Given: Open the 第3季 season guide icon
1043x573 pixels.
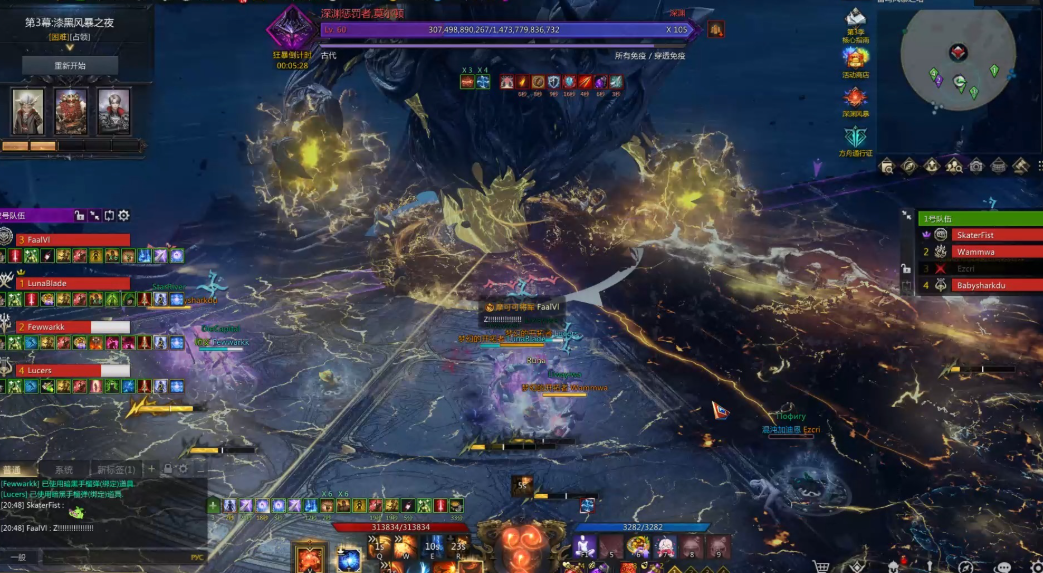Looking at the screenshot, I should click(x=855, y=23).
